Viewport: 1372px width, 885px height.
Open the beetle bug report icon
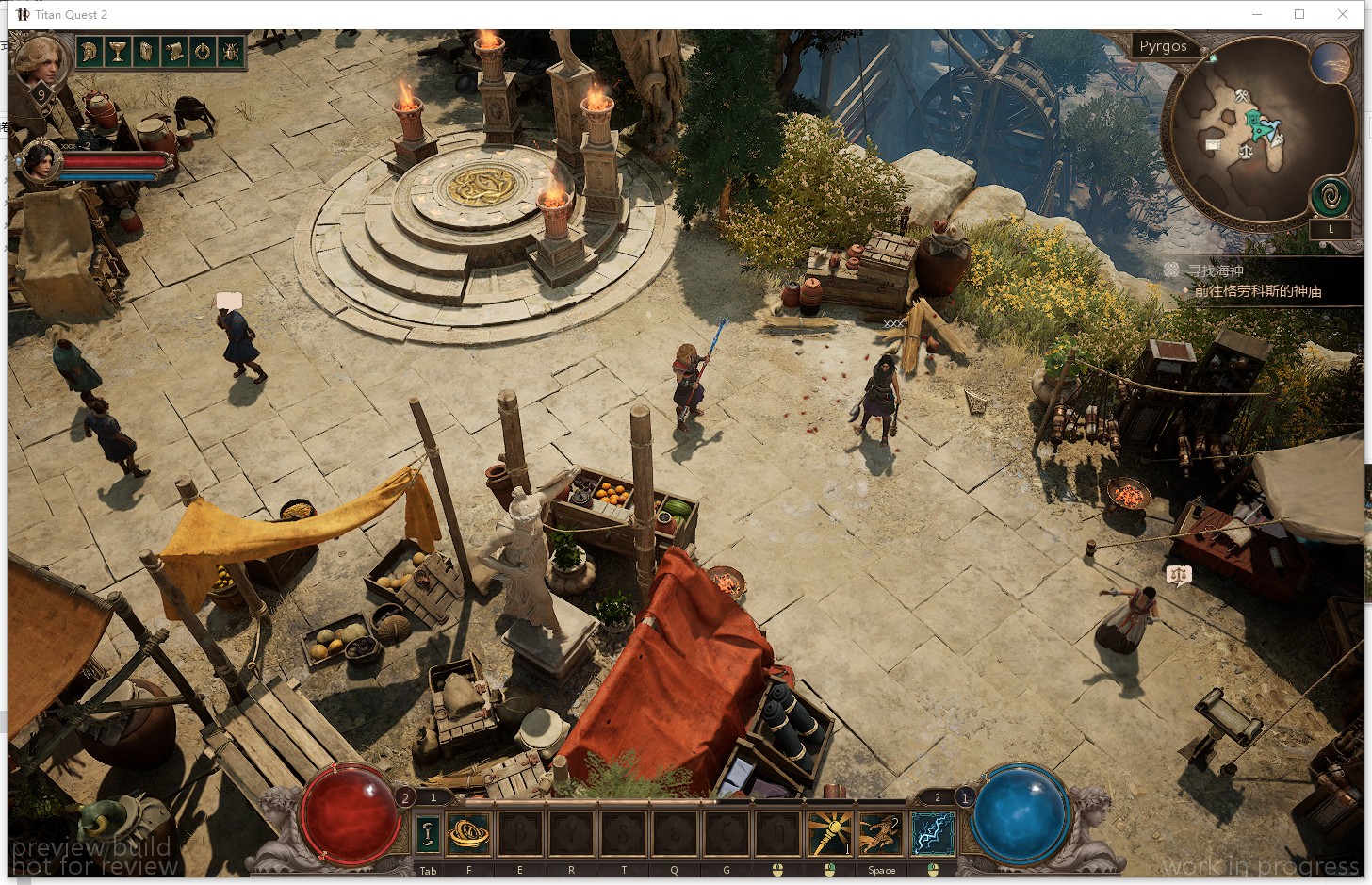click(x=231, y=52)
